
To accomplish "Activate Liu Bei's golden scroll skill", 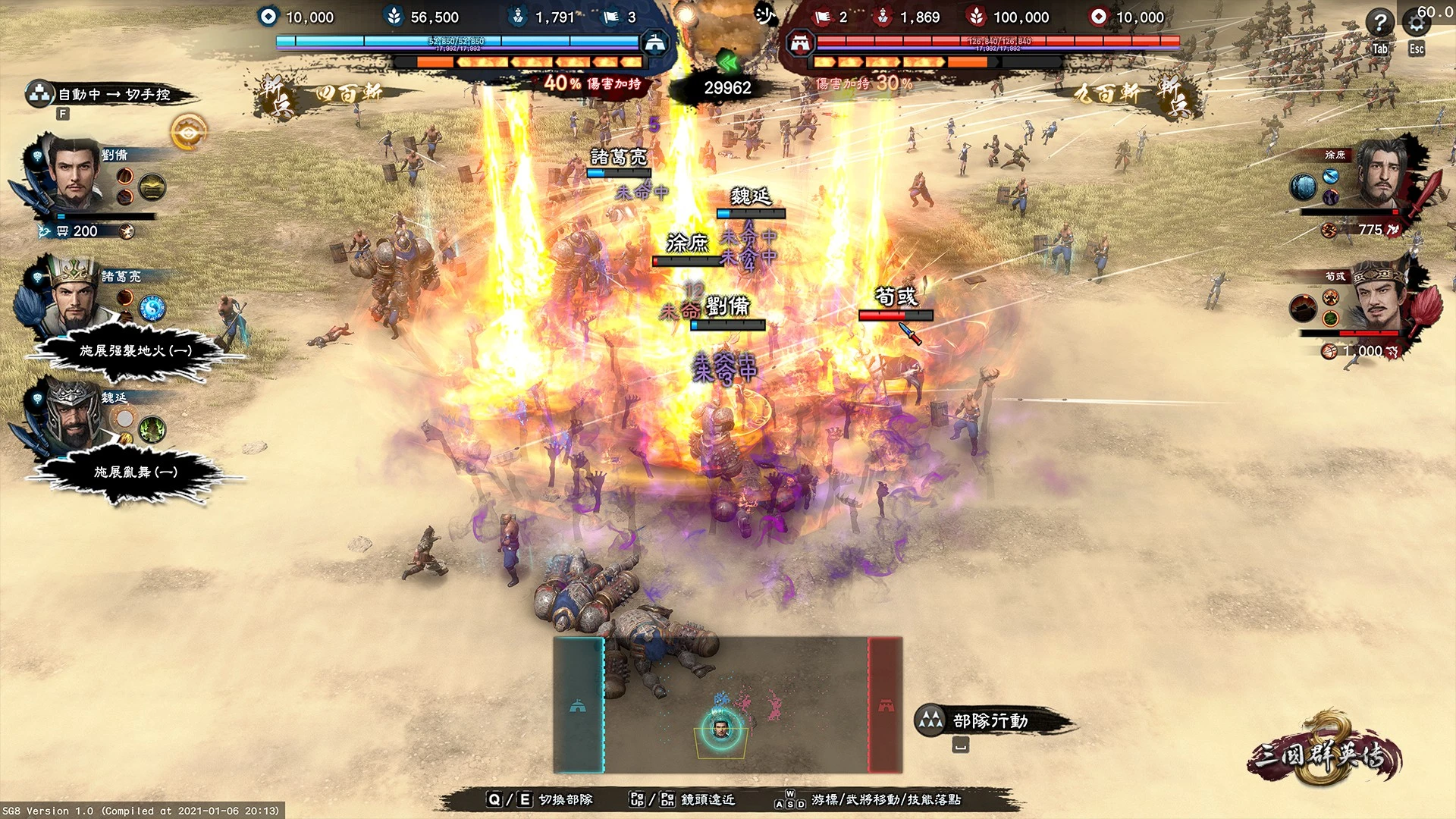I will pos(152,187).
